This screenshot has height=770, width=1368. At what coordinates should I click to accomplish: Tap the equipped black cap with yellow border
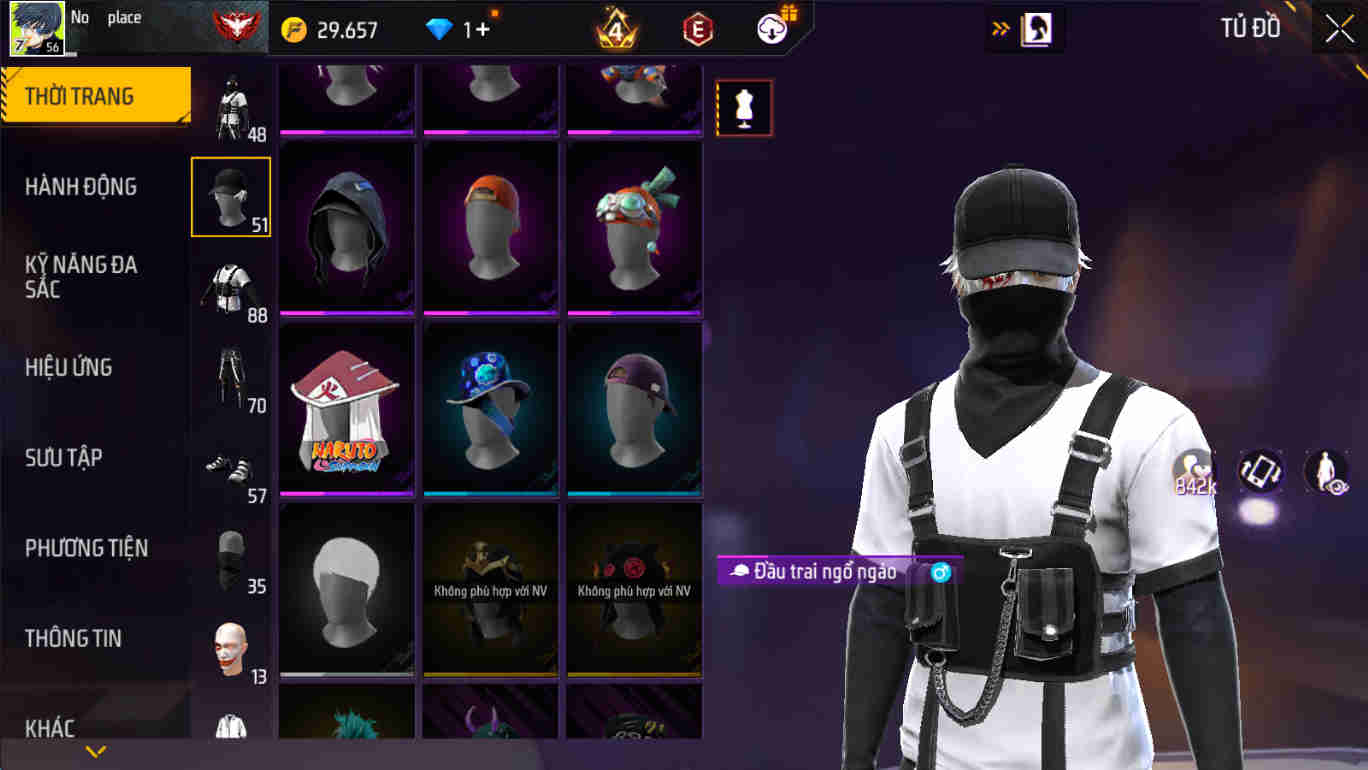tap(230, 196)
